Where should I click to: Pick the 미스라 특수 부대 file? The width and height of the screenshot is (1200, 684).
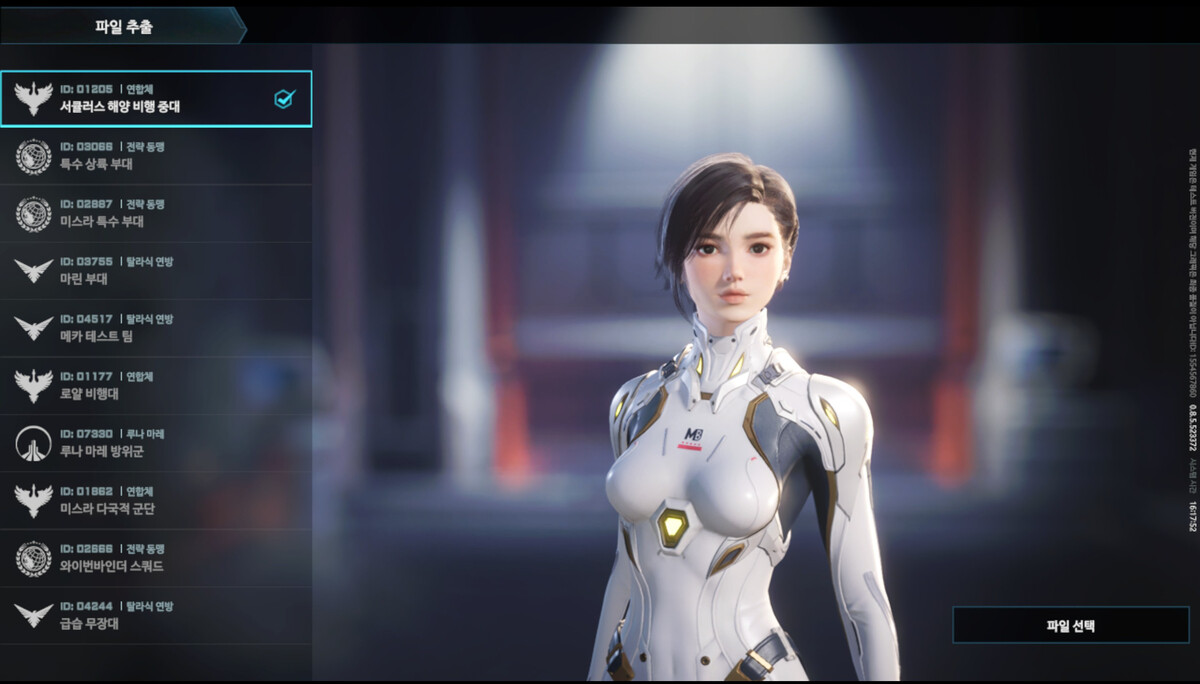tap(155, 213)
